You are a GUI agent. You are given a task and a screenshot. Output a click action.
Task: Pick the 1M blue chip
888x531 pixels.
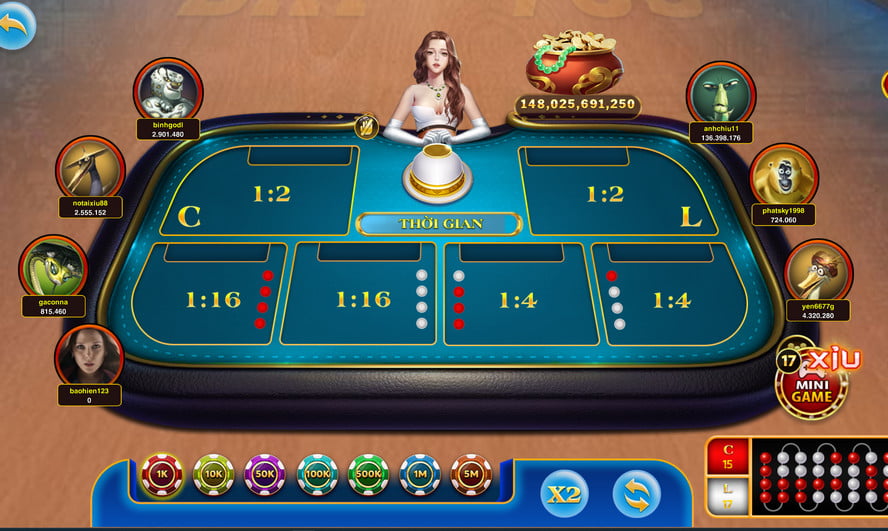pos(420,475)
